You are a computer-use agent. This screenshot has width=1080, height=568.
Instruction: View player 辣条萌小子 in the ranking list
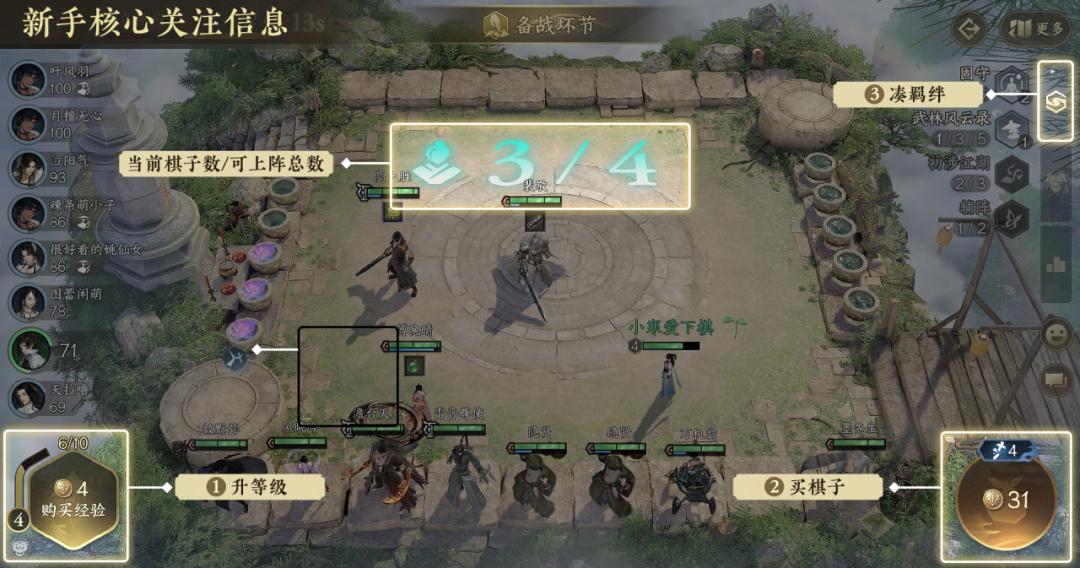[x=29, y=213]
